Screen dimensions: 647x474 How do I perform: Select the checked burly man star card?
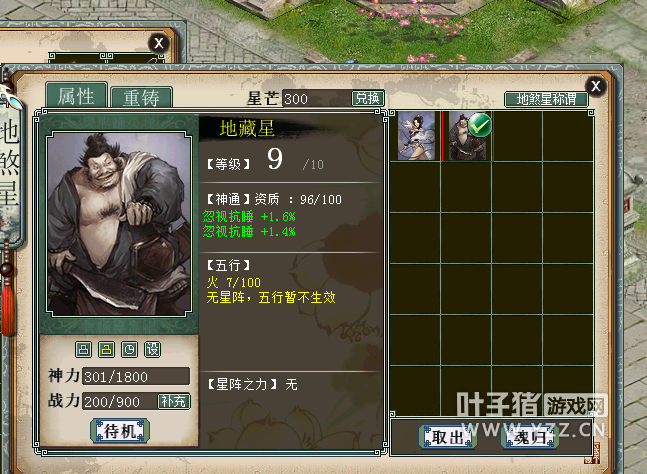coord(466,136)
